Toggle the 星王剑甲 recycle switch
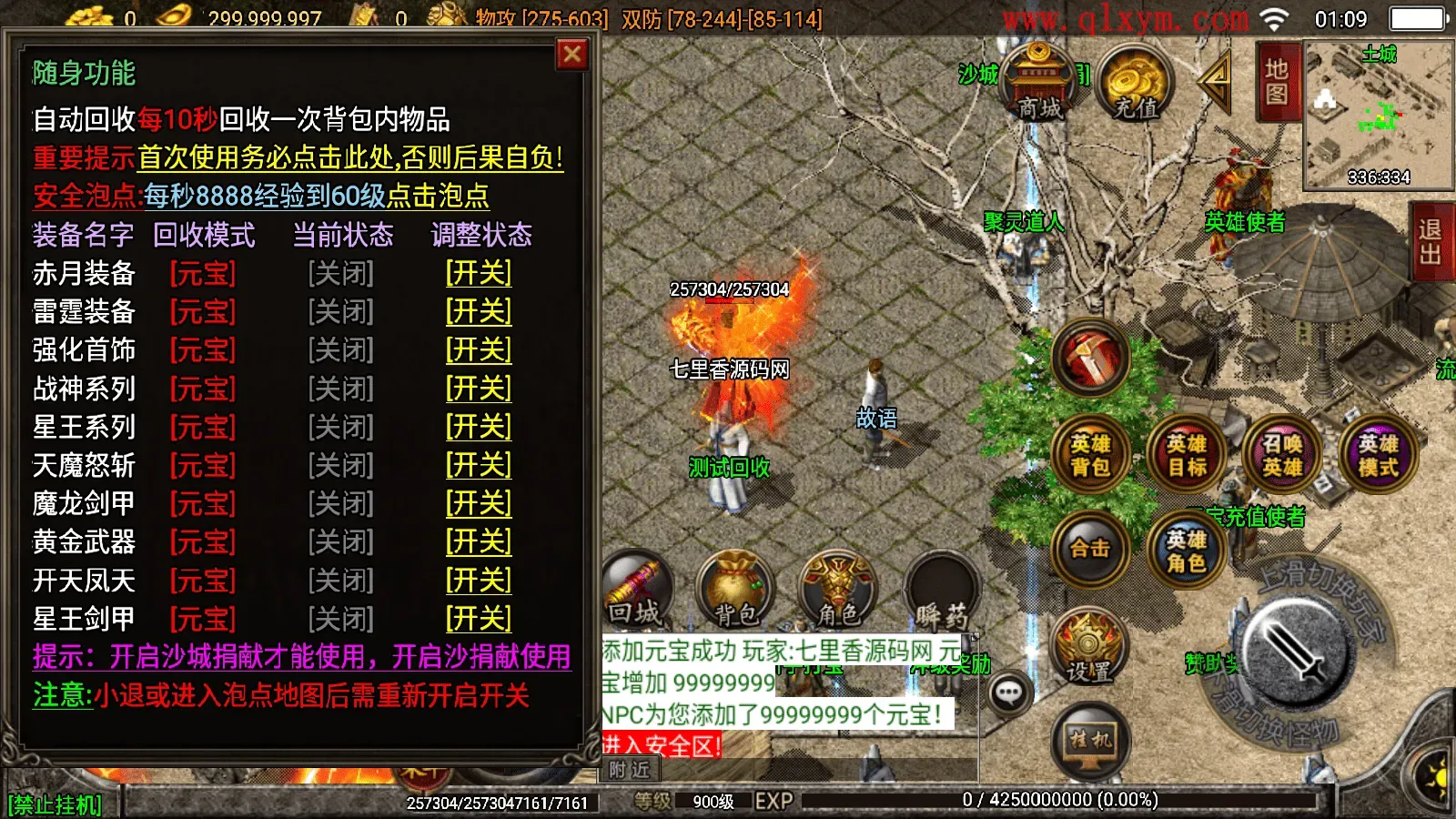This screenshot has height=819, width=1456. (478, 617)
